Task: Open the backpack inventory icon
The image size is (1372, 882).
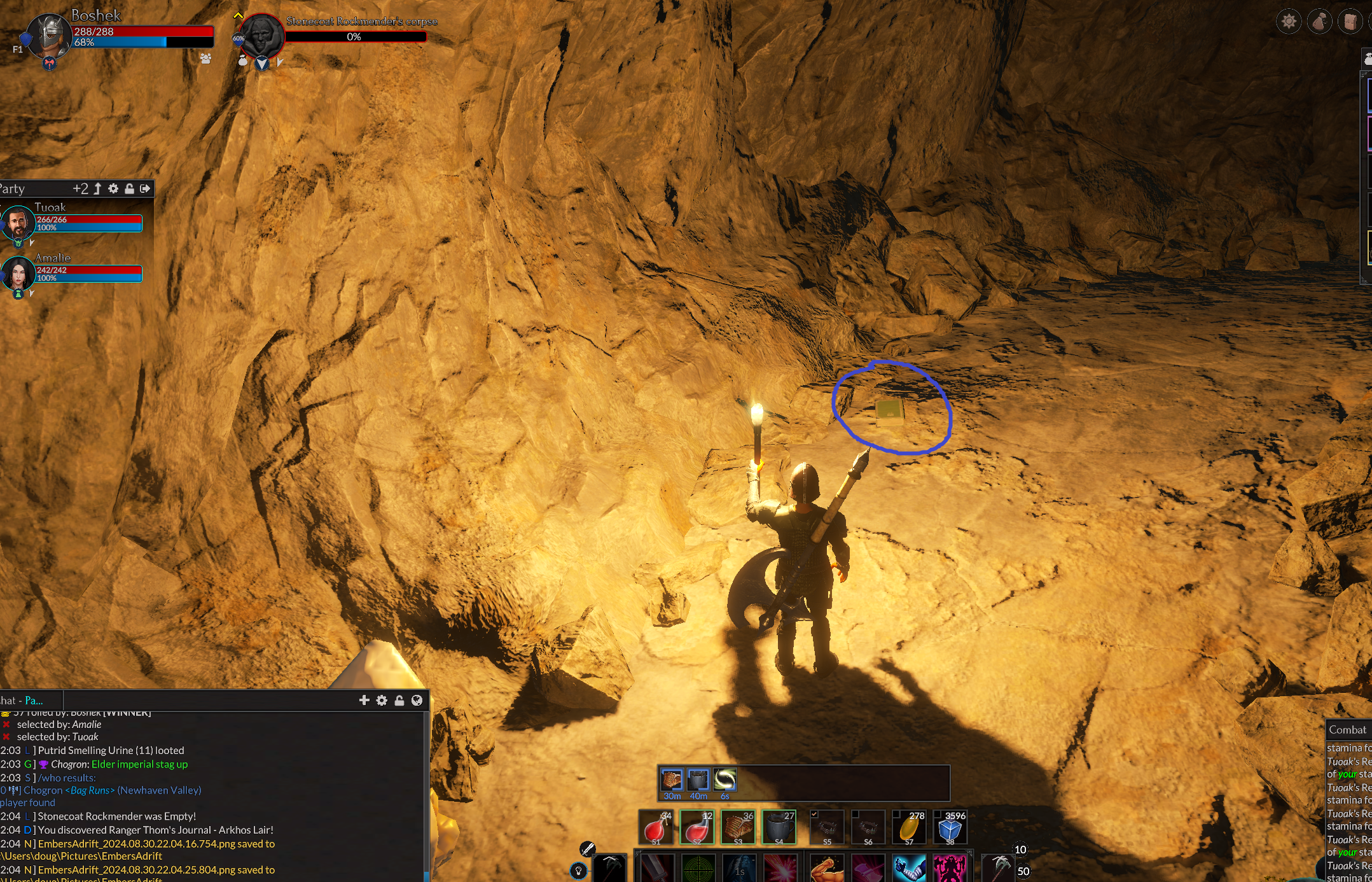Action: pos(1350,22)
